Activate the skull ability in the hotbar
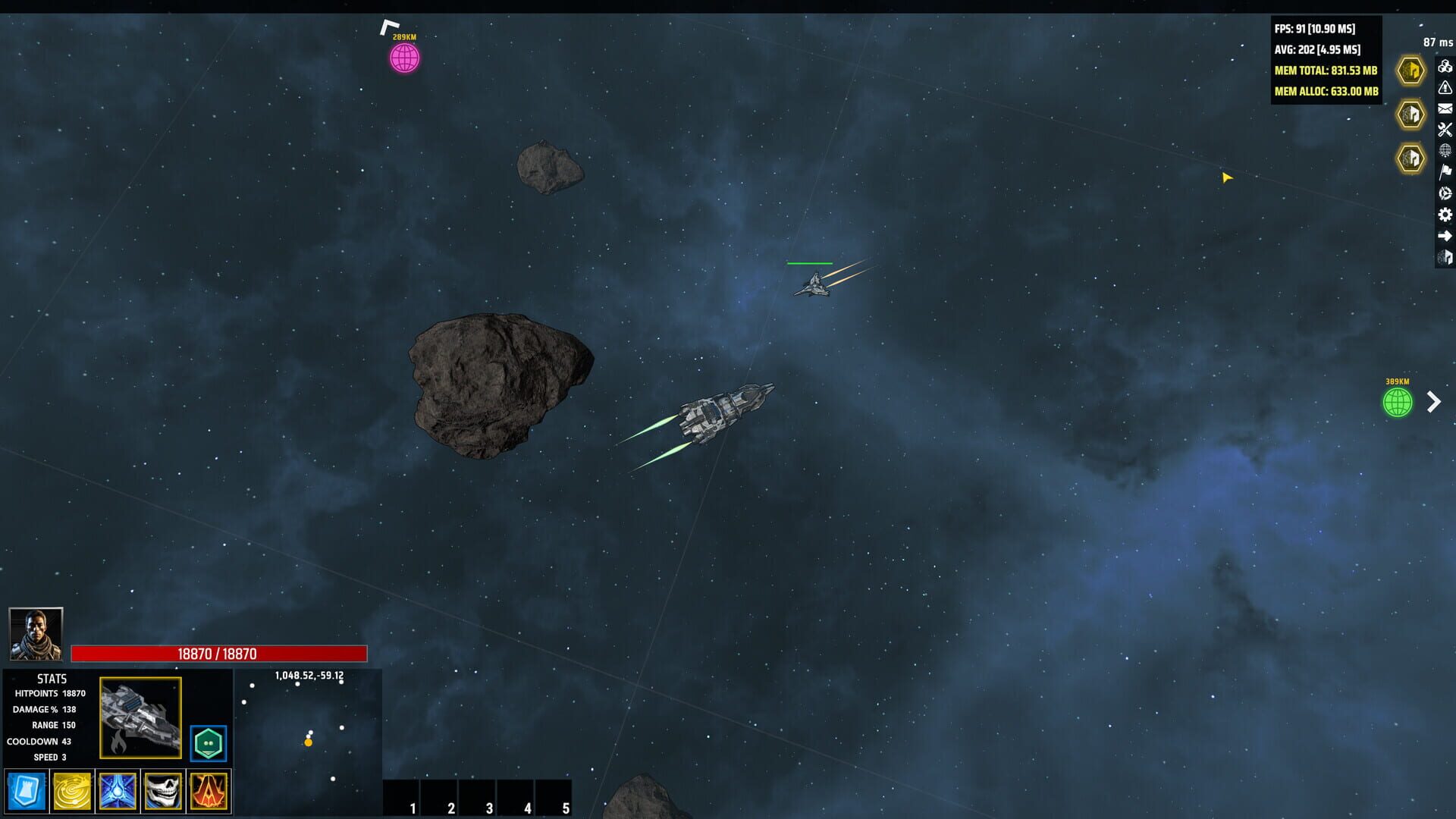Viewport: 1456px width, 819px height. [162, 790]
